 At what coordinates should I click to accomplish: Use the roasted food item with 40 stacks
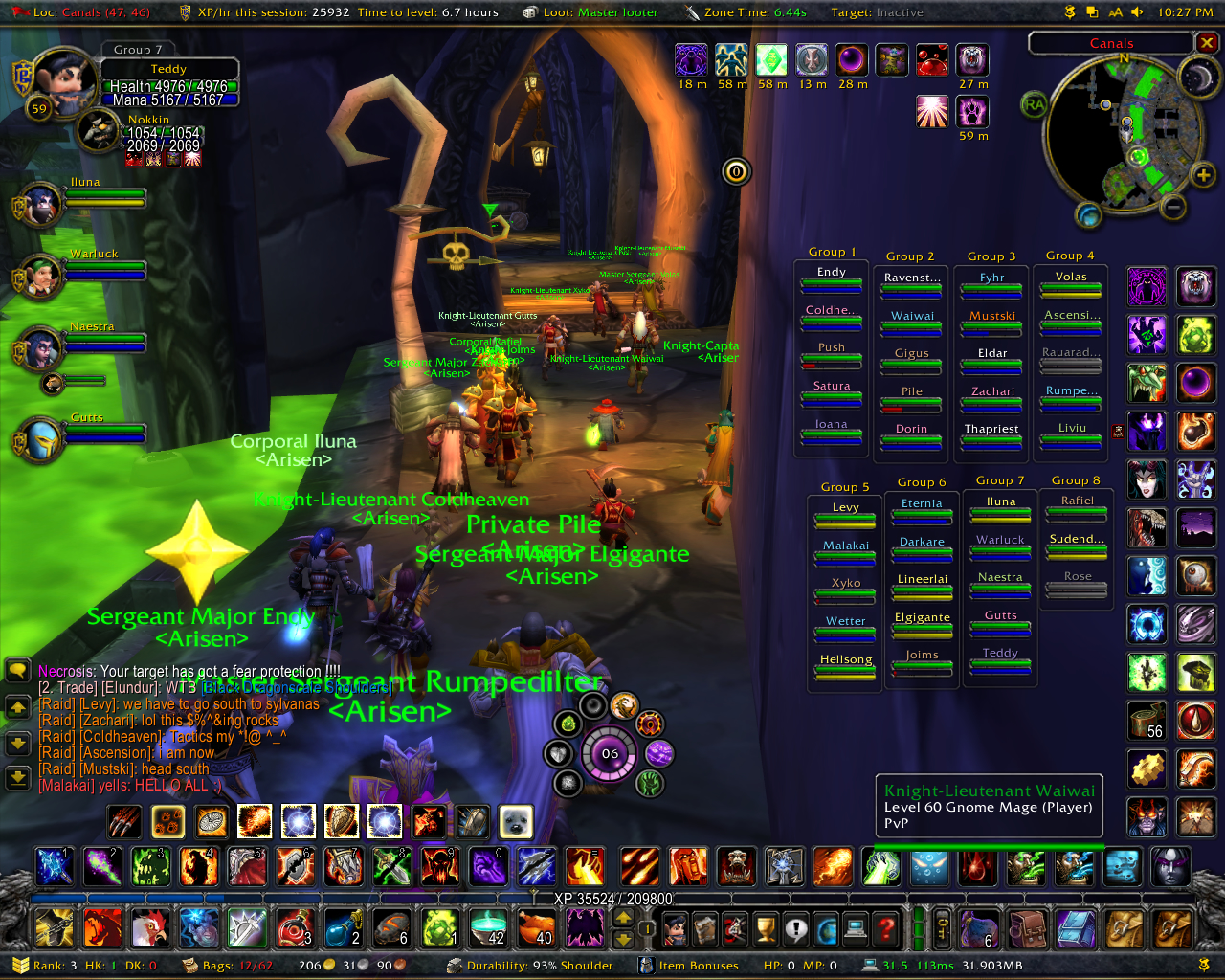tap(535, 927)
